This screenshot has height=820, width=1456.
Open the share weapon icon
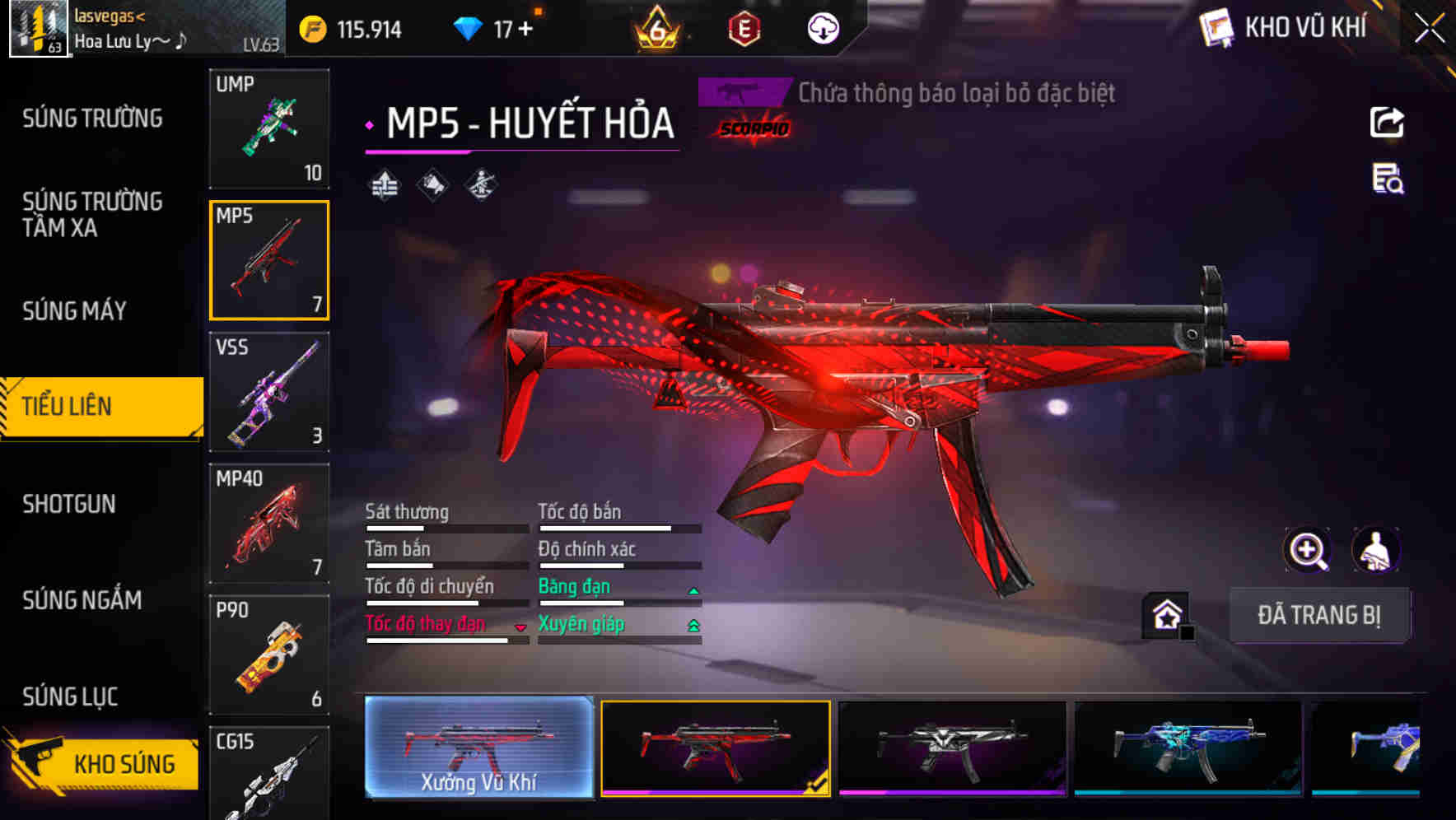click(1386, 122)
